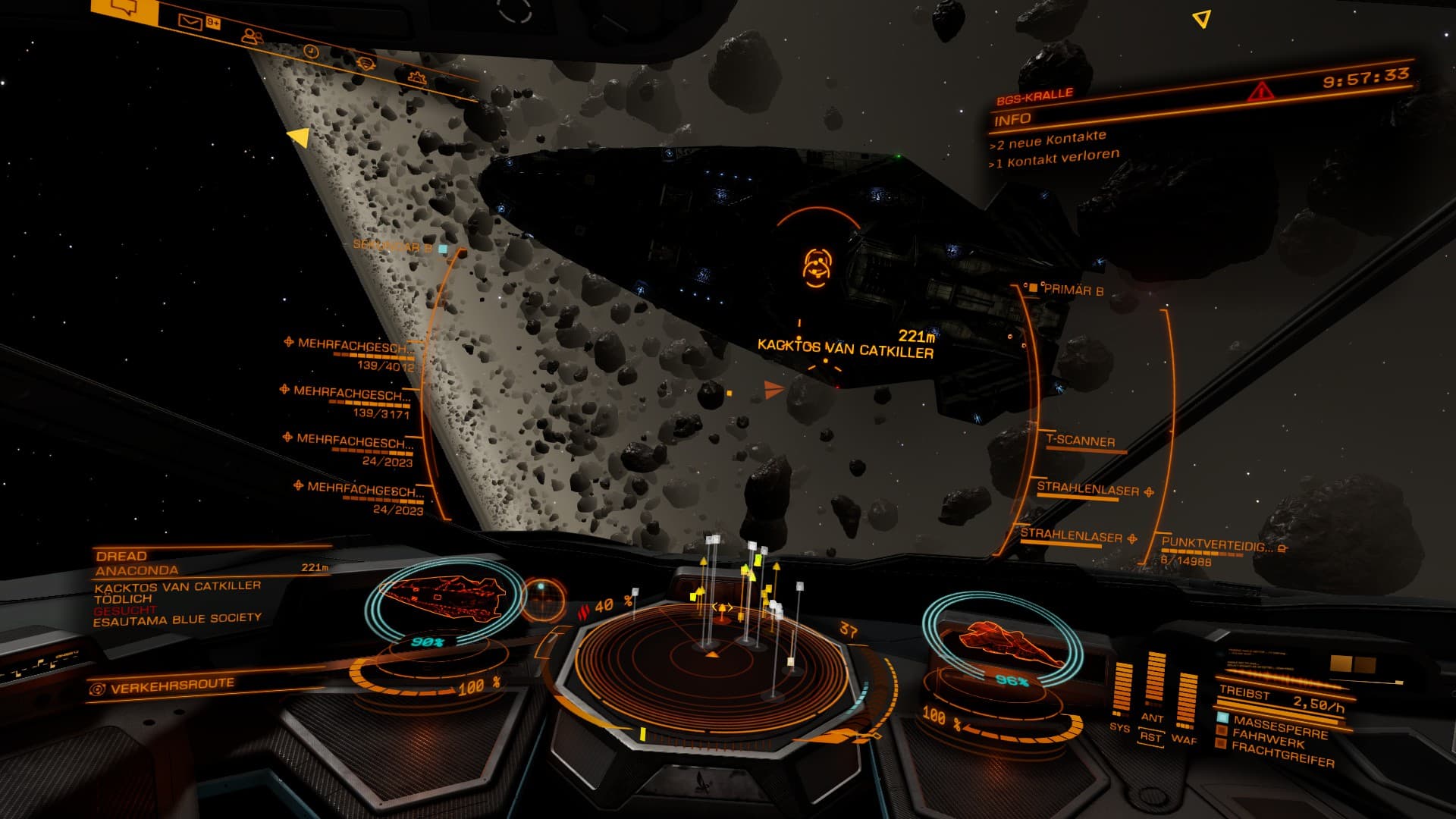The height and width of the screenshot is (819, 1456).
Task: Open the clock history tab
Action: pyautogui.click(x=311, y=51)
